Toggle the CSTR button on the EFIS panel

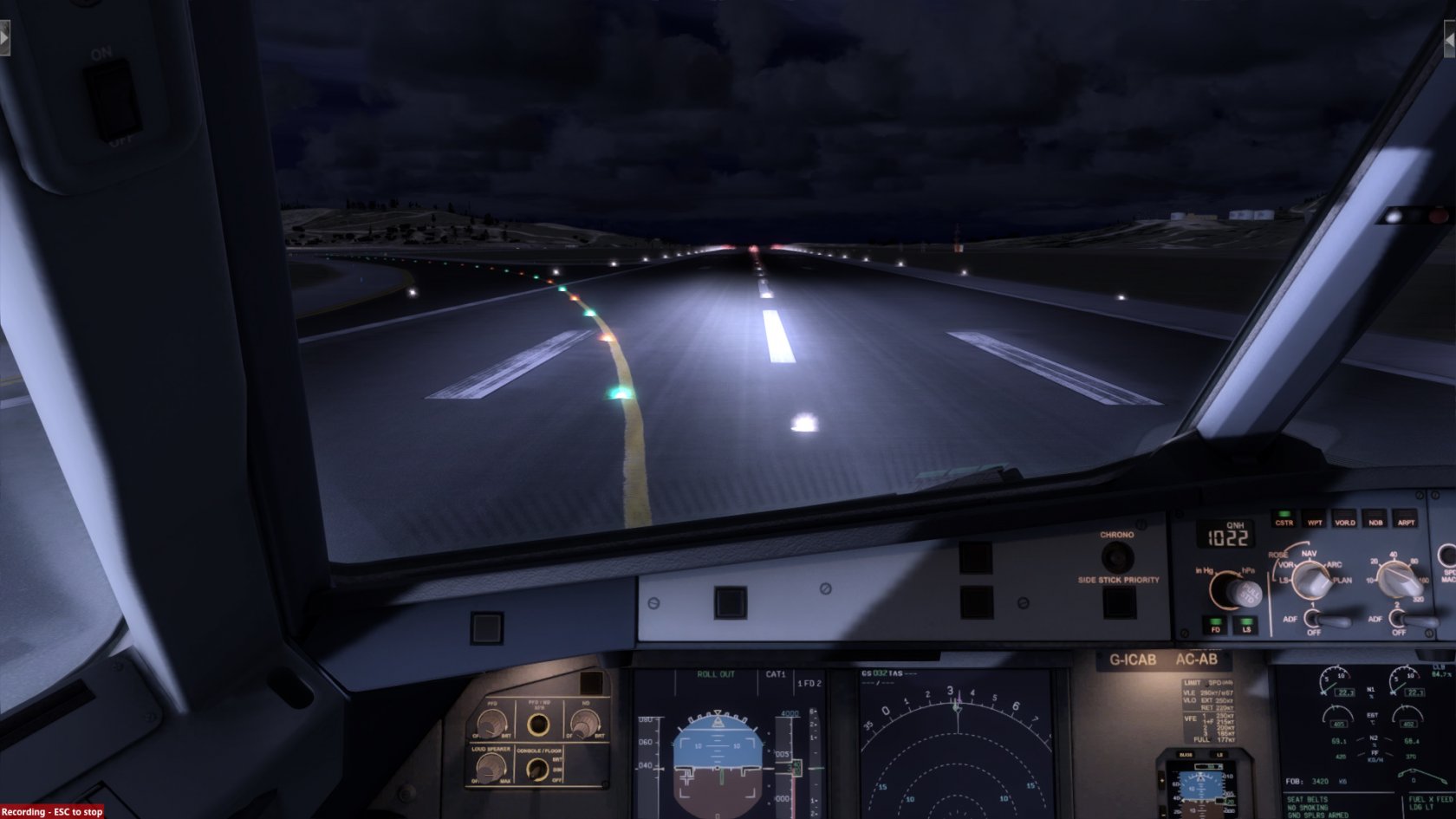[x=1284, y=520]
